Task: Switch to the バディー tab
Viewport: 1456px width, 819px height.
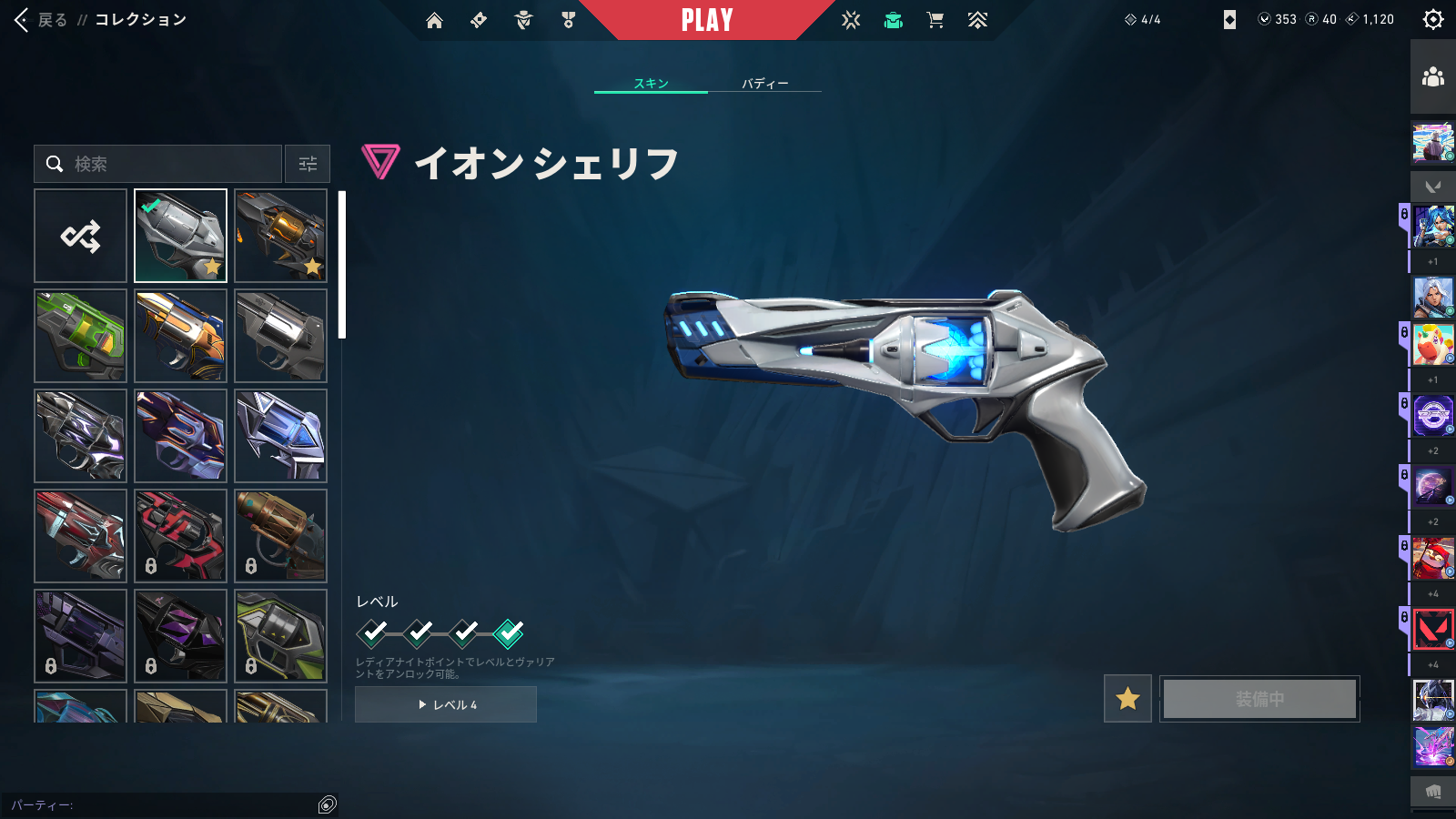Action: point(764,83)
